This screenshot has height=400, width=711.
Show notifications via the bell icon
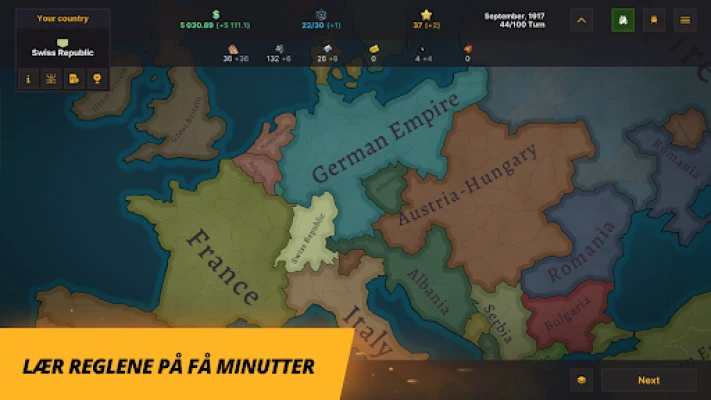tap(653, 19)
